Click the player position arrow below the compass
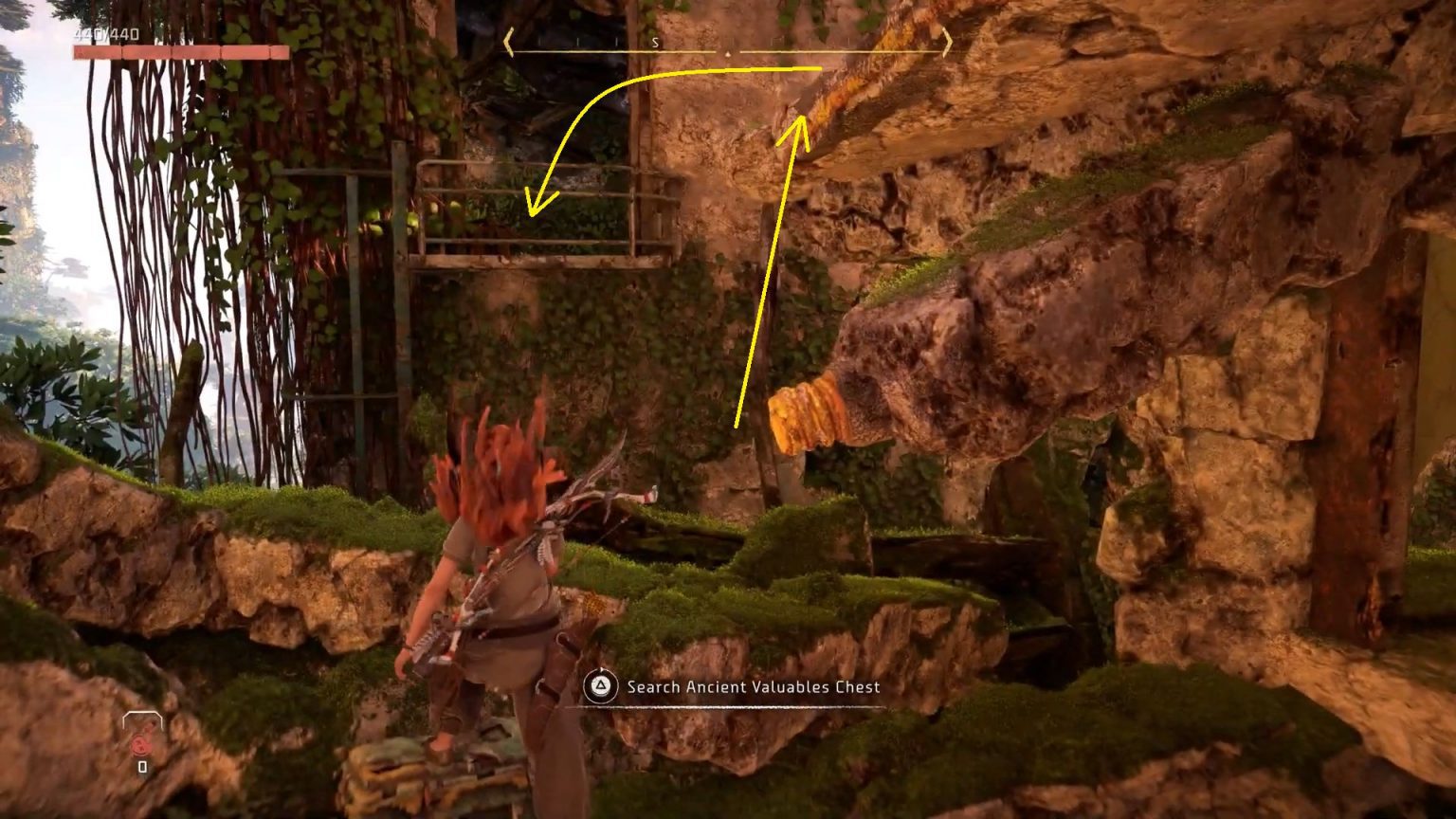Viewport: 1456px width, 819px height. point(727,55)
